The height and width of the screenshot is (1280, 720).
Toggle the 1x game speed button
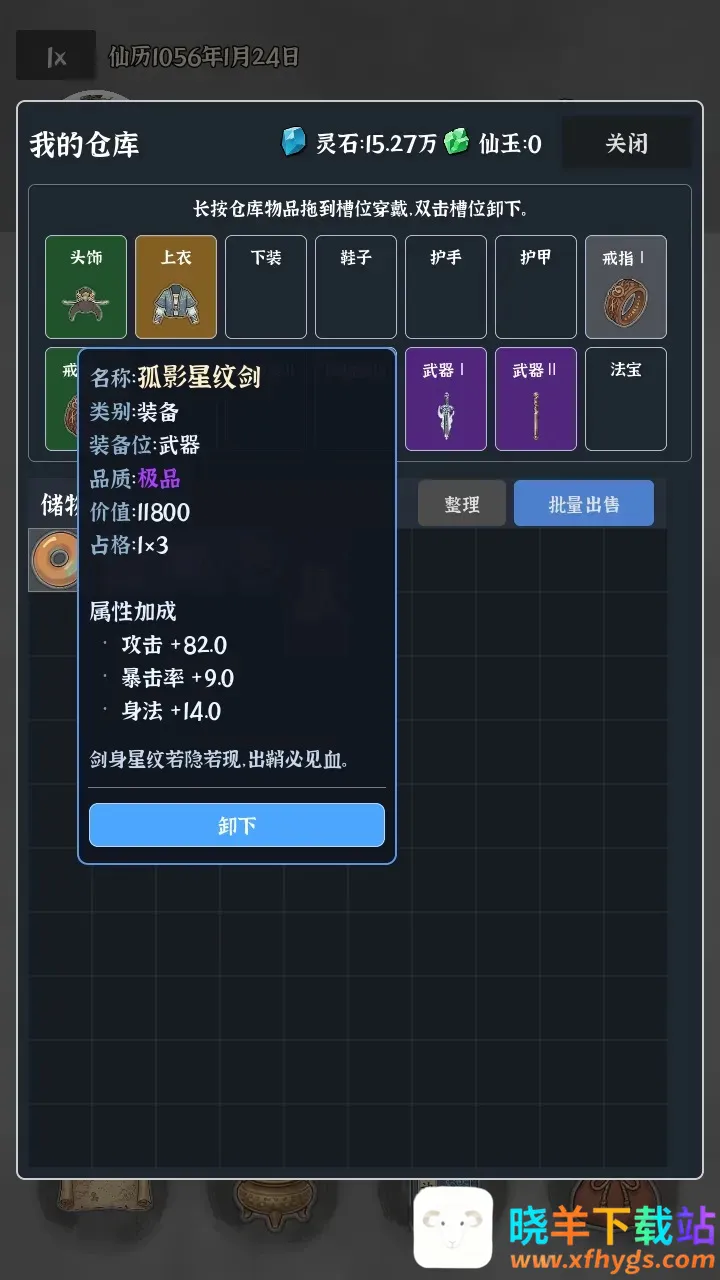click(56, 56)
